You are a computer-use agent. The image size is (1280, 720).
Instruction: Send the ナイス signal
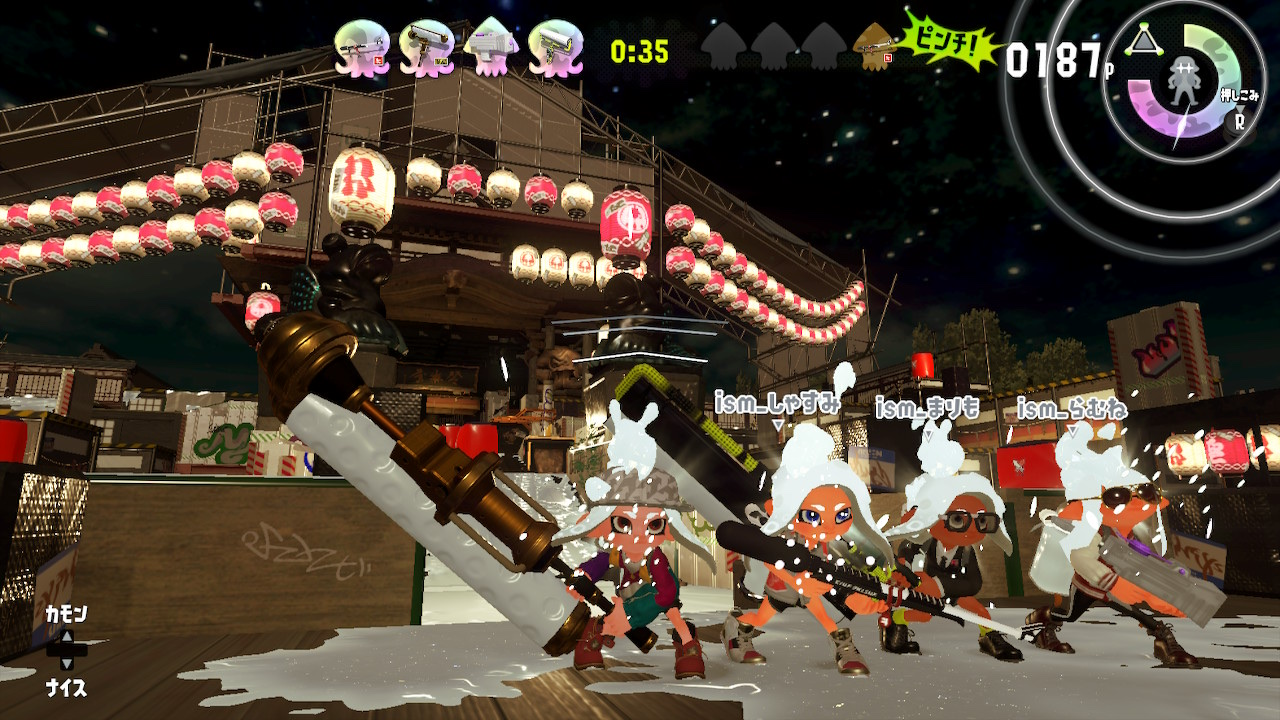point(66,688)
